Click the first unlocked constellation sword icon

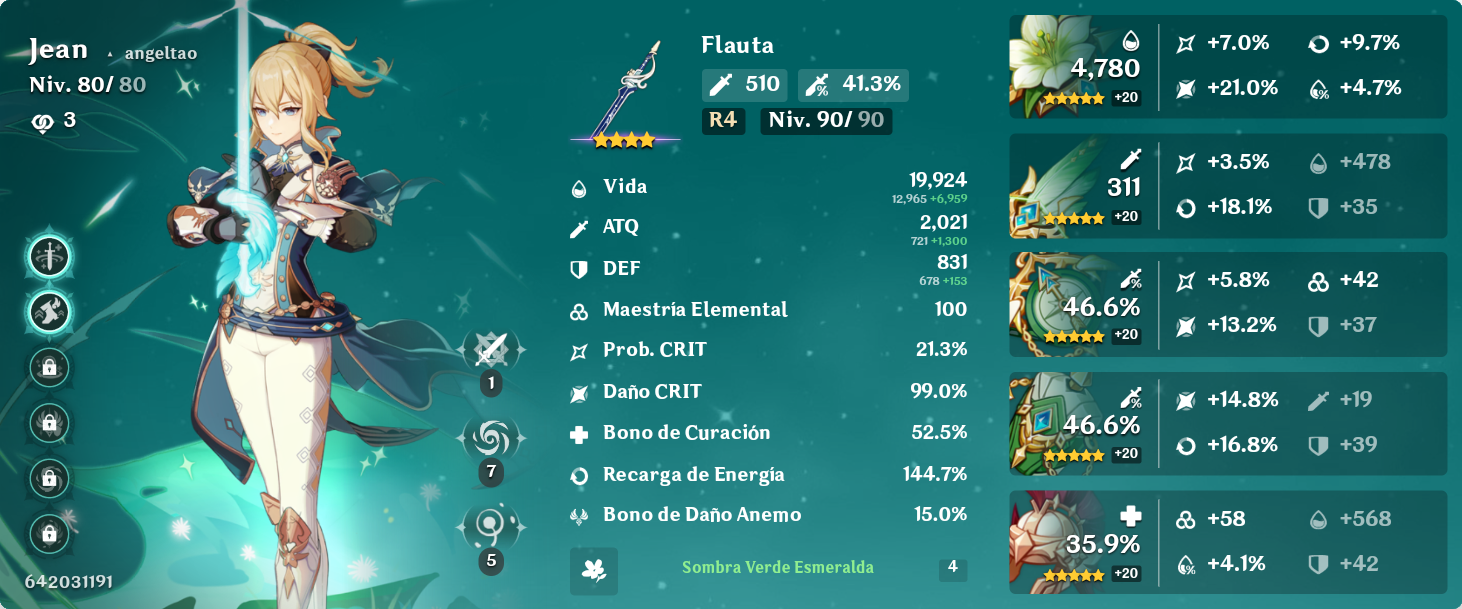[49, 258]
